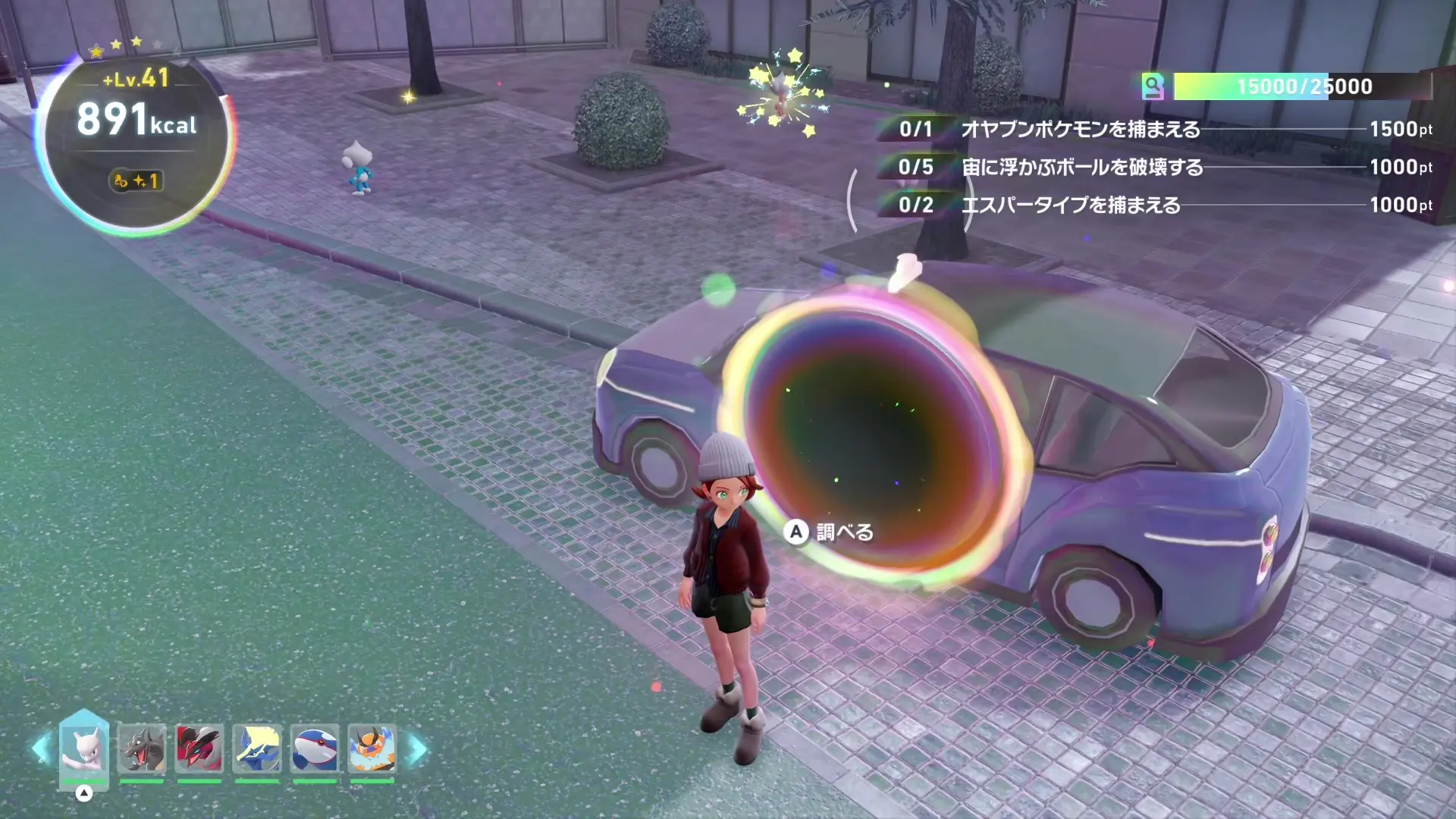This screenshot has height=819, width=1456.
Task: Choose Yveltal from the party bar
Action: tap(199, 748)
